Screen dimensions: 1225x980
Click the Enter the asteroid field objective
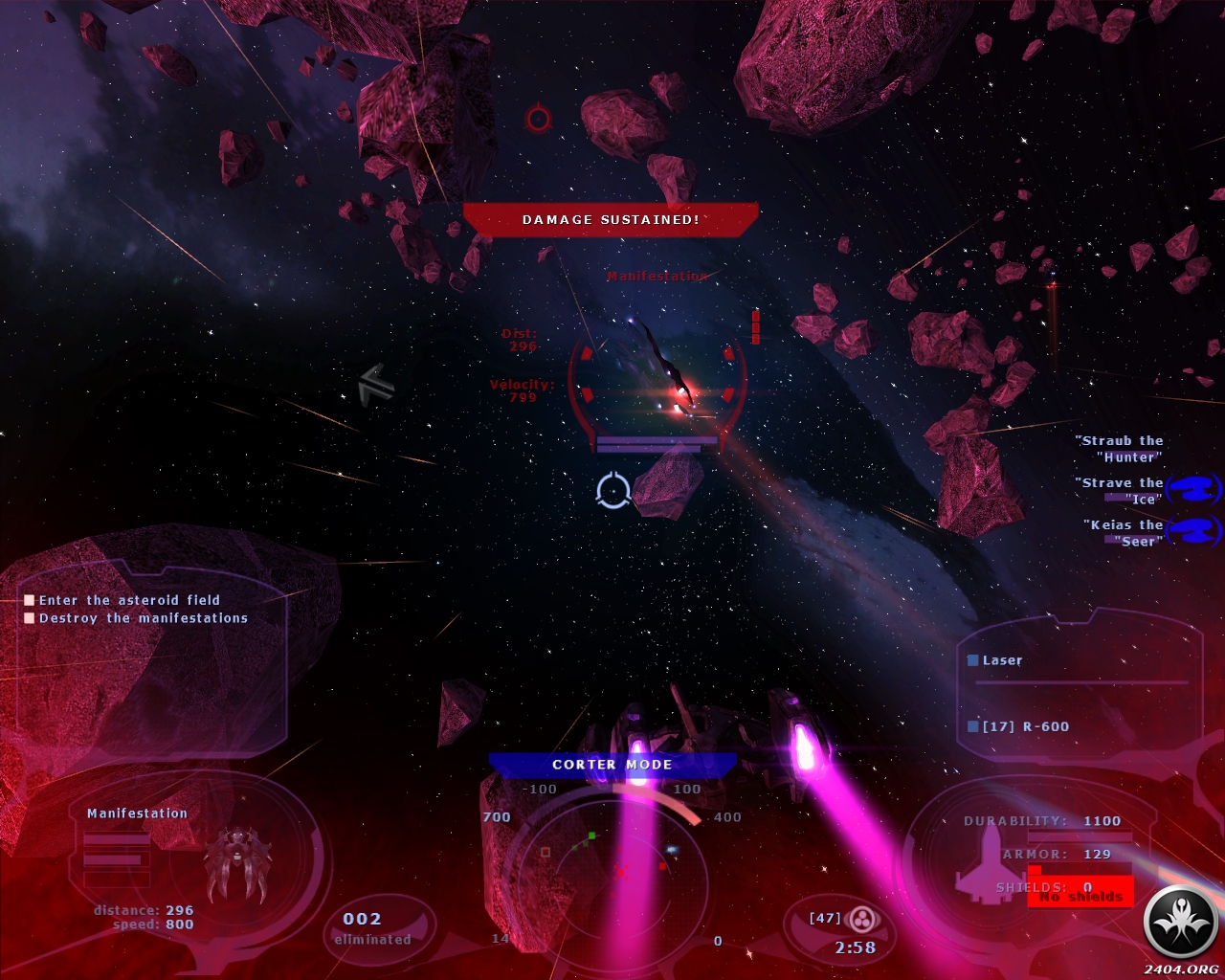pos(129,600)
